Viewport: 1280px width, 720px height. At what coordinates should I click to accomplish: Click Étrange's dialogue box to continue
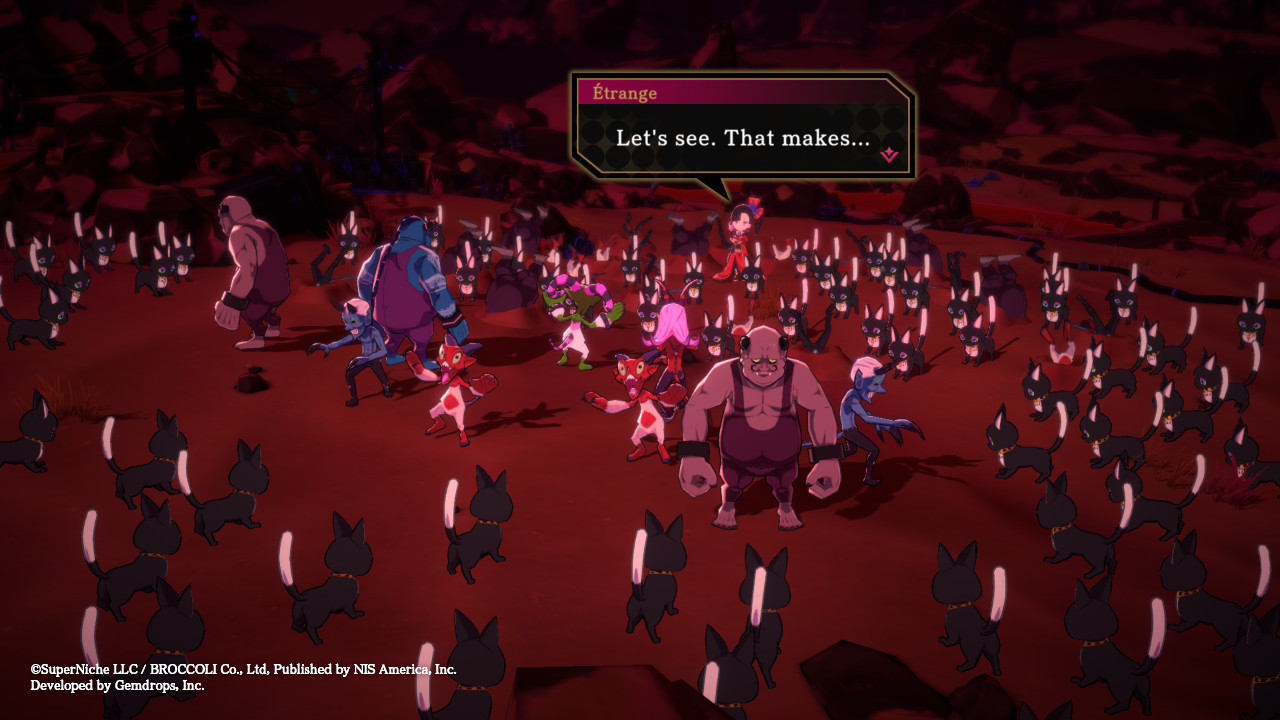742,137
